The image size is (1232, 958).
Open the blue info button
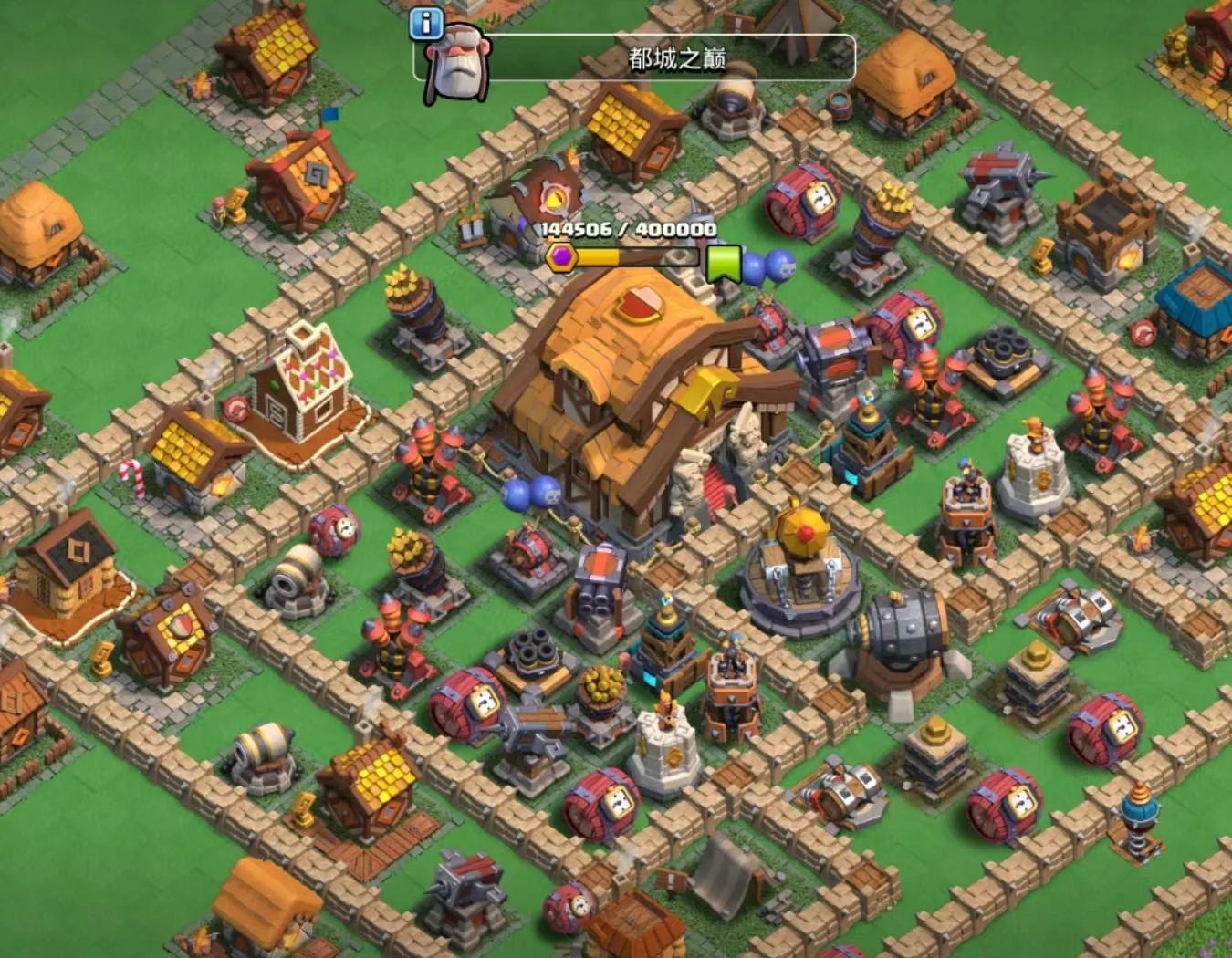(425, 24)
